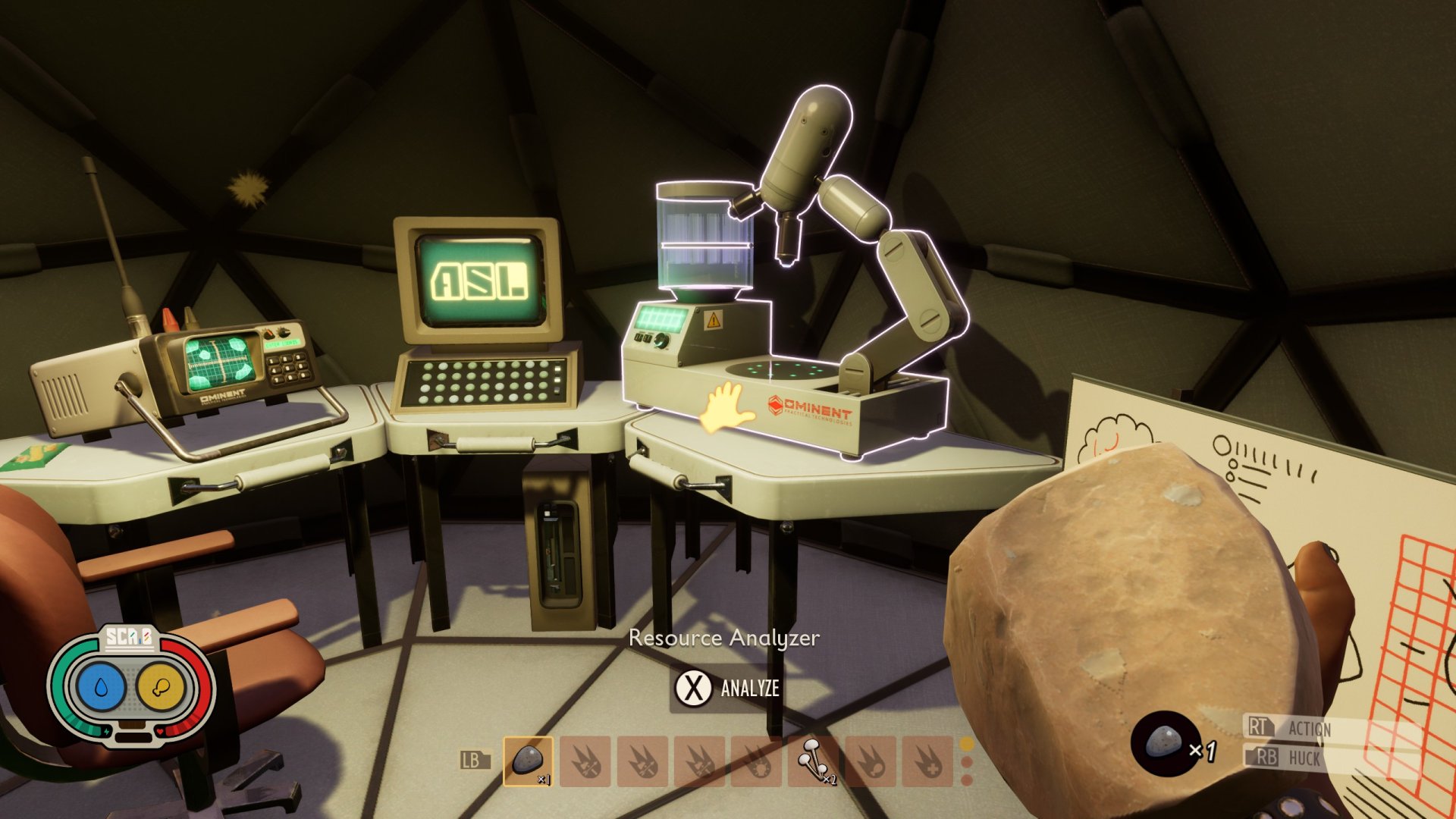Pick the empty plus-marked hotbar slot
The width and height of the screenshot is (1456, 819).
[x=927, y=761]
